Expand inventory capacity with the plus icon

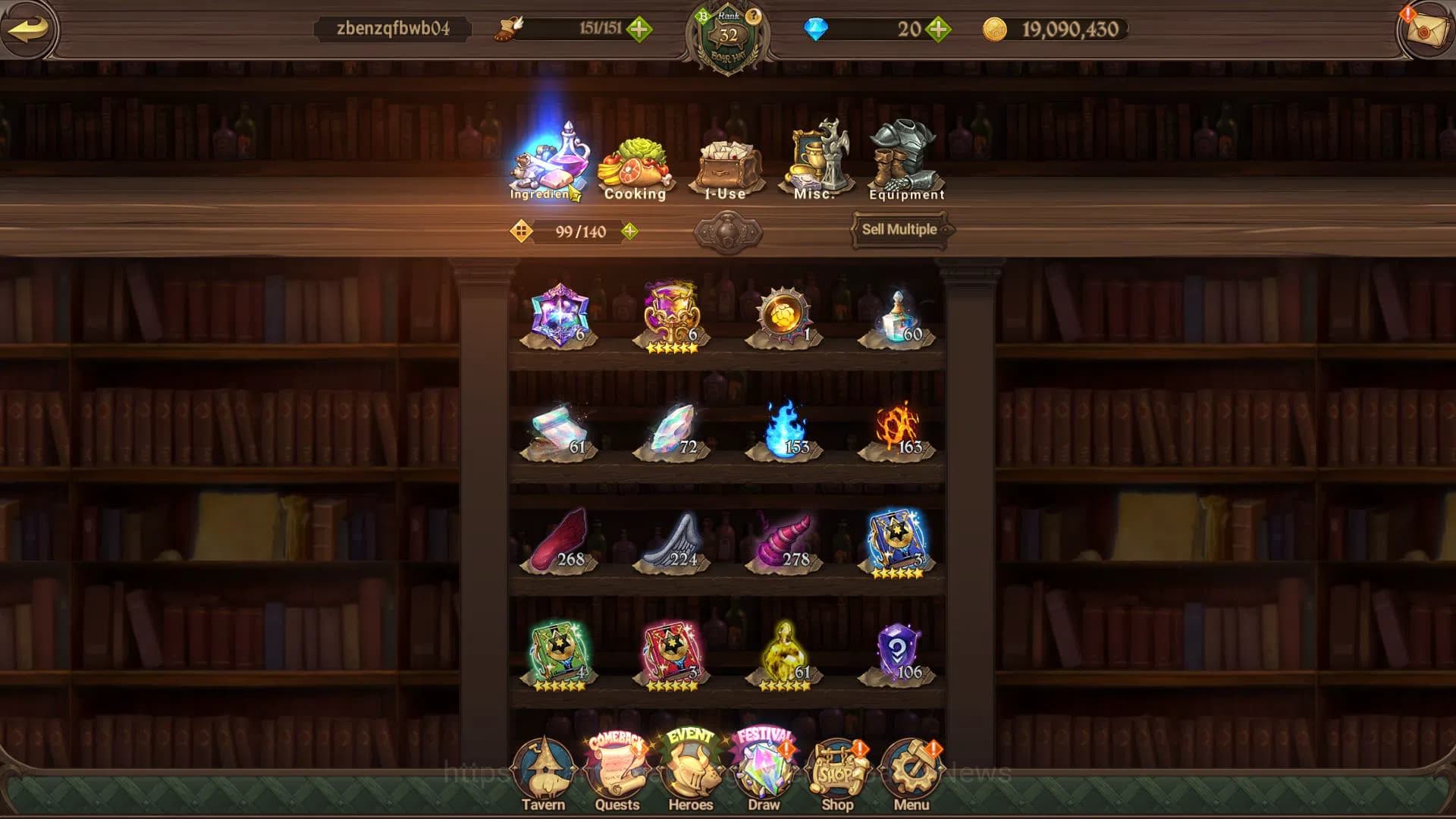(x=629, y=231)
